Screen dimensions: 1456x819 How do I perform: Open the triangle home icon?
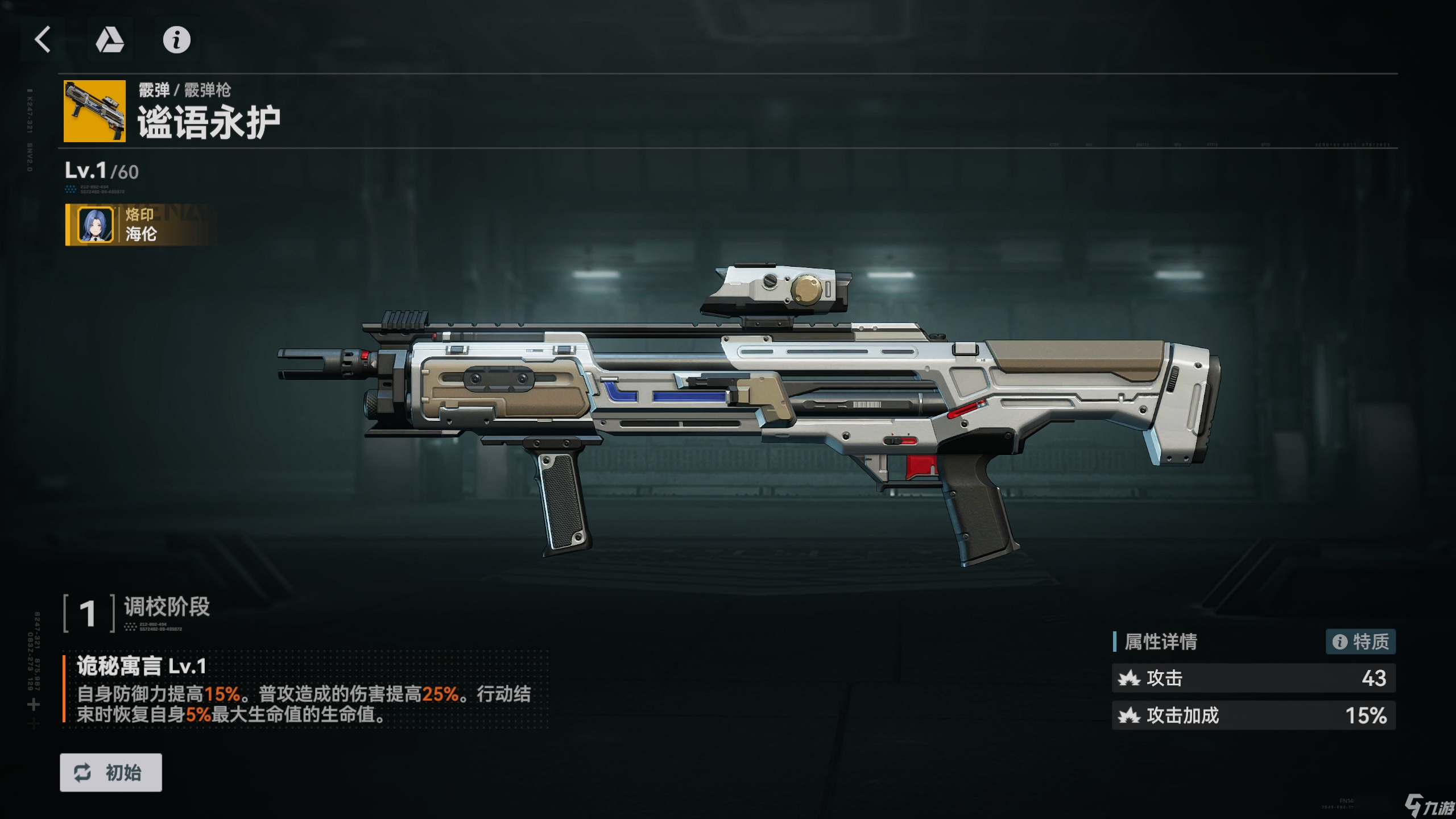pos(110,40)
